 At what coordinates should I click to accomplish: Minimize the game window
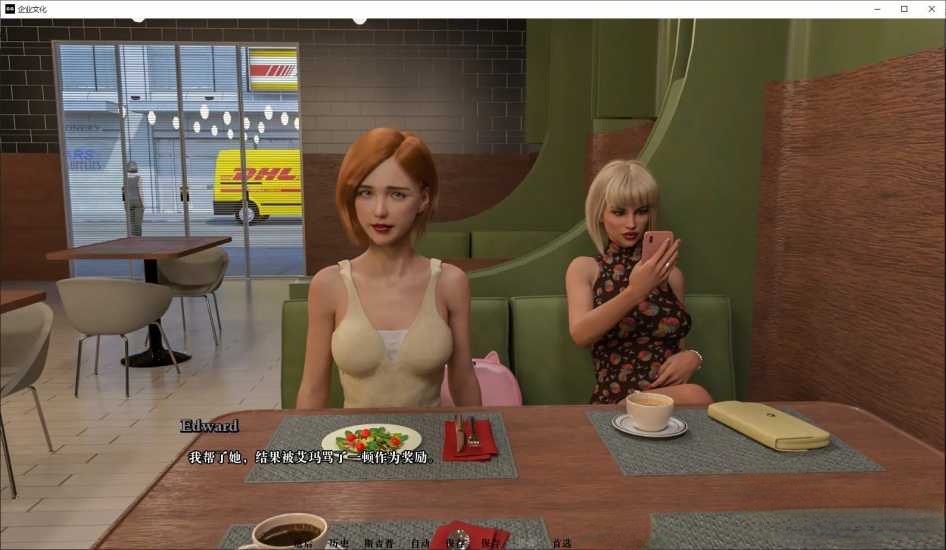coord(875,9)
